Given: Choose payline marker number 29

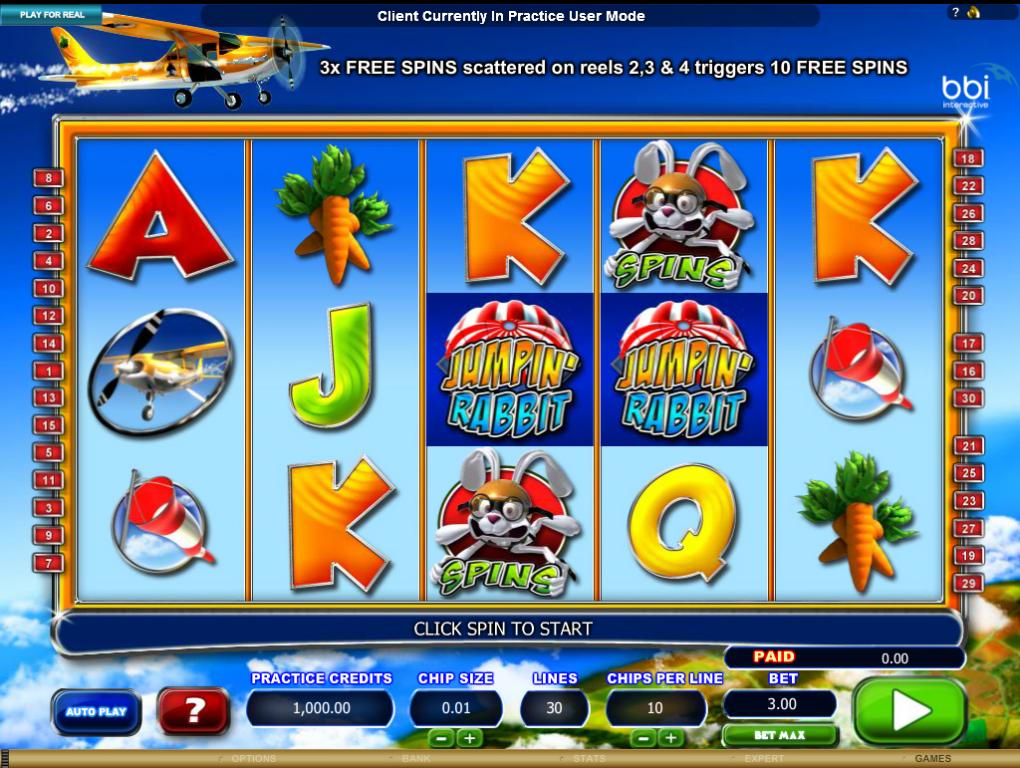Looking at the screenshot, I should click(968, 583).
